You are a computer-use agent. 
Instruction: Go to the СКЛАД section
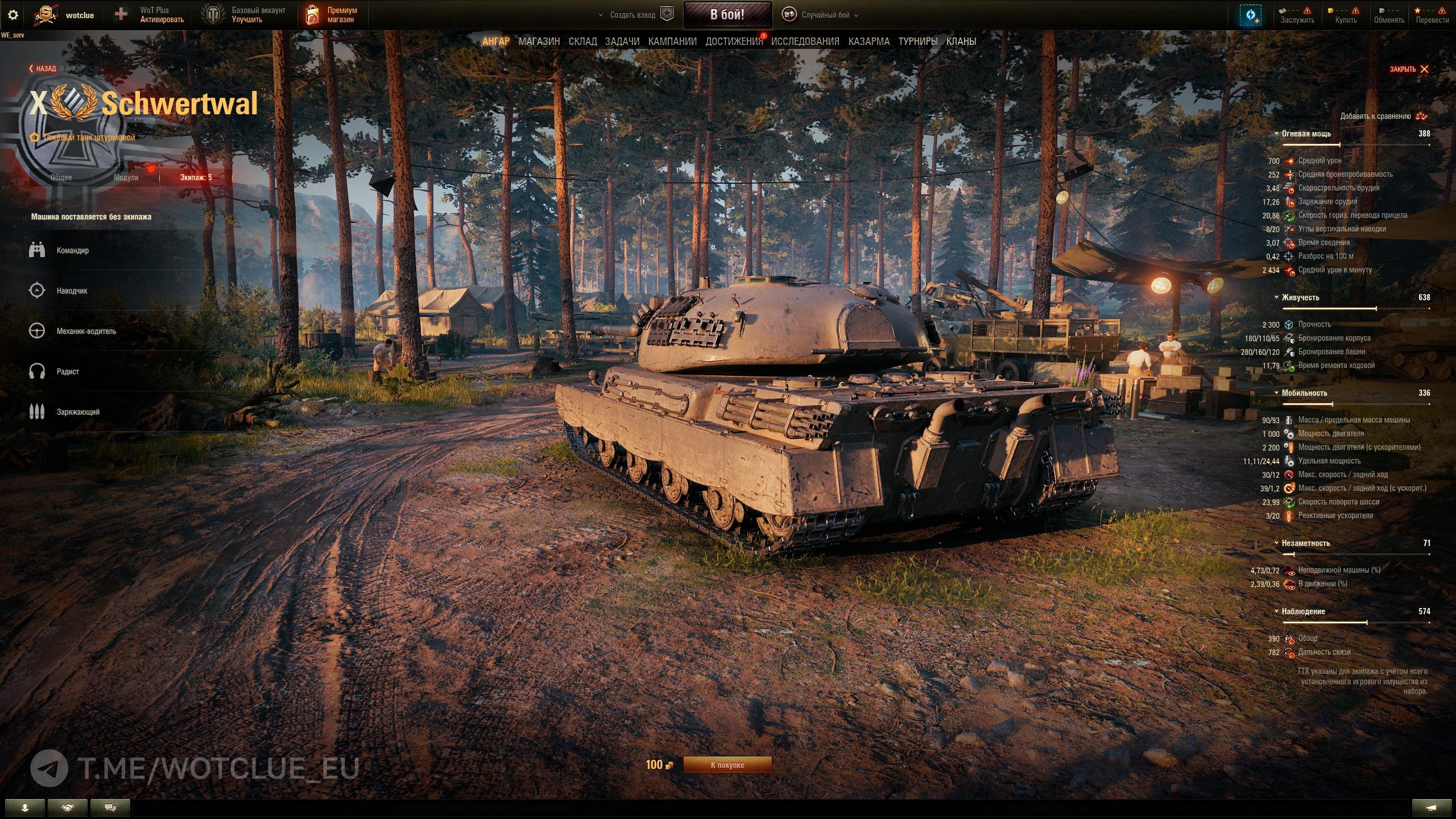[x=582, y=42]
